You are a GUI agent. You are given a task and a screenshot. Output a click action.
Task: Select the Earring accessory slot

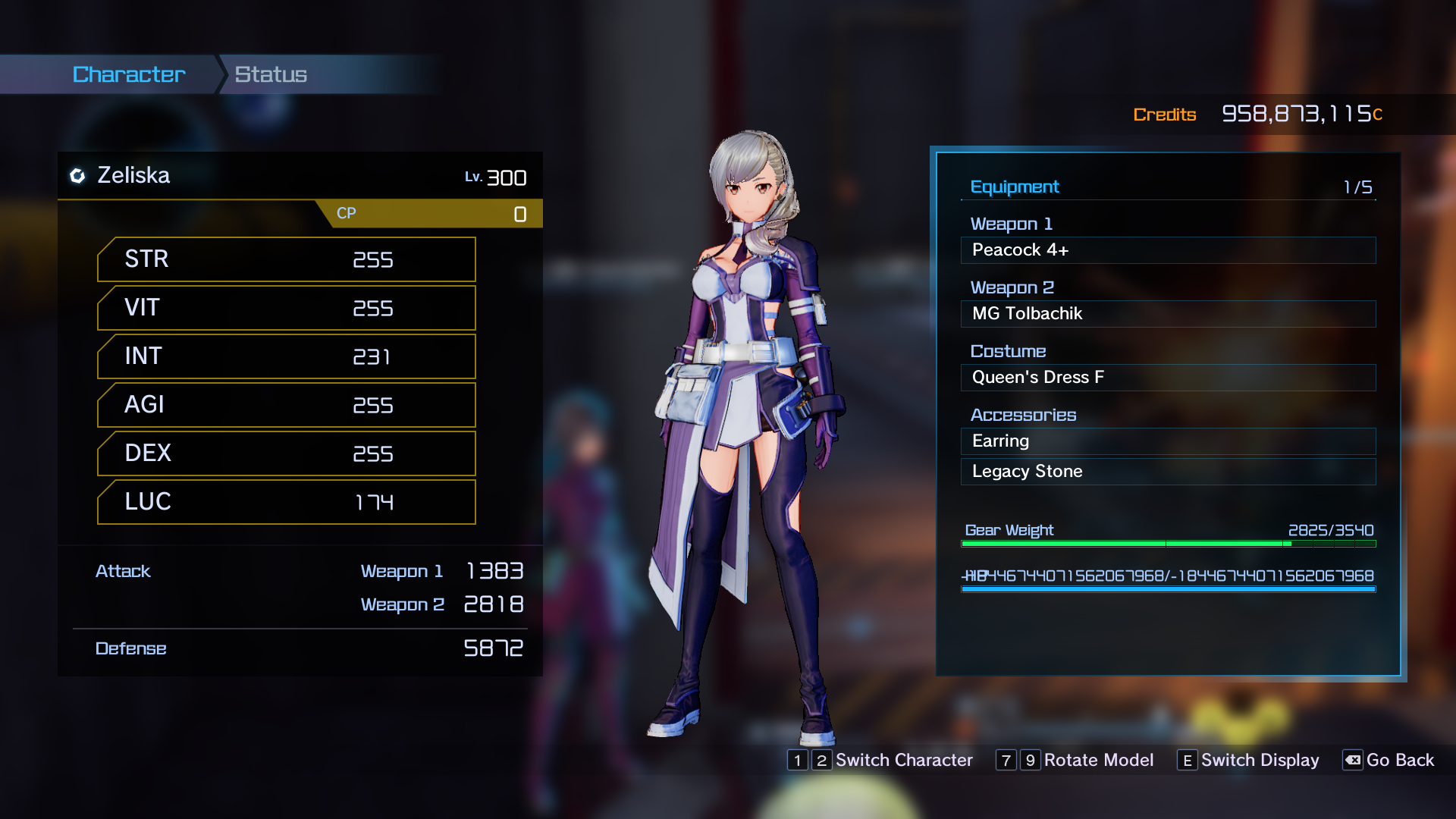click(x=1168, y=441)
